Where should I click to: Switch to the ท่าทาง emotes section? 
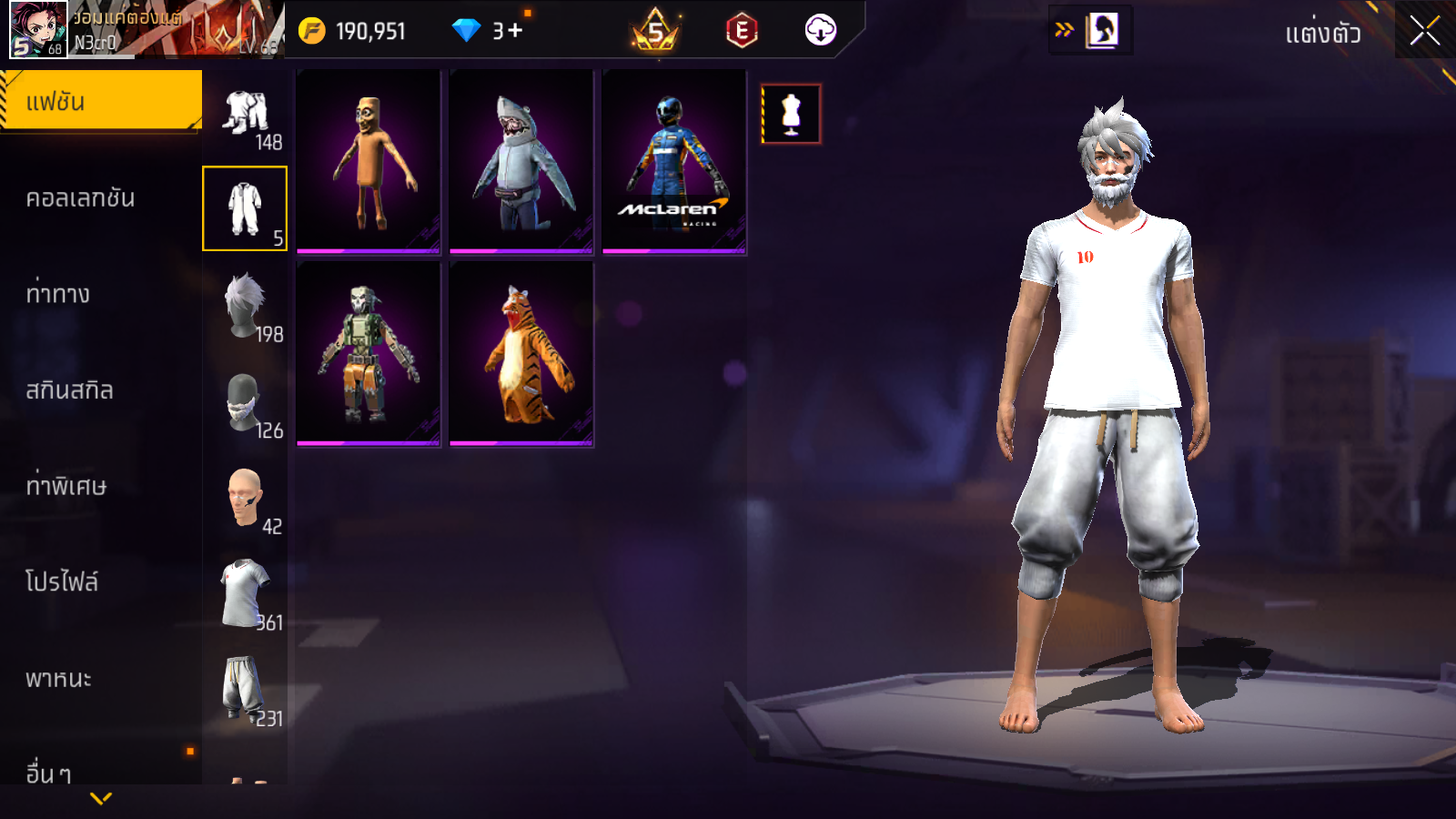click(x=58, y=294)
